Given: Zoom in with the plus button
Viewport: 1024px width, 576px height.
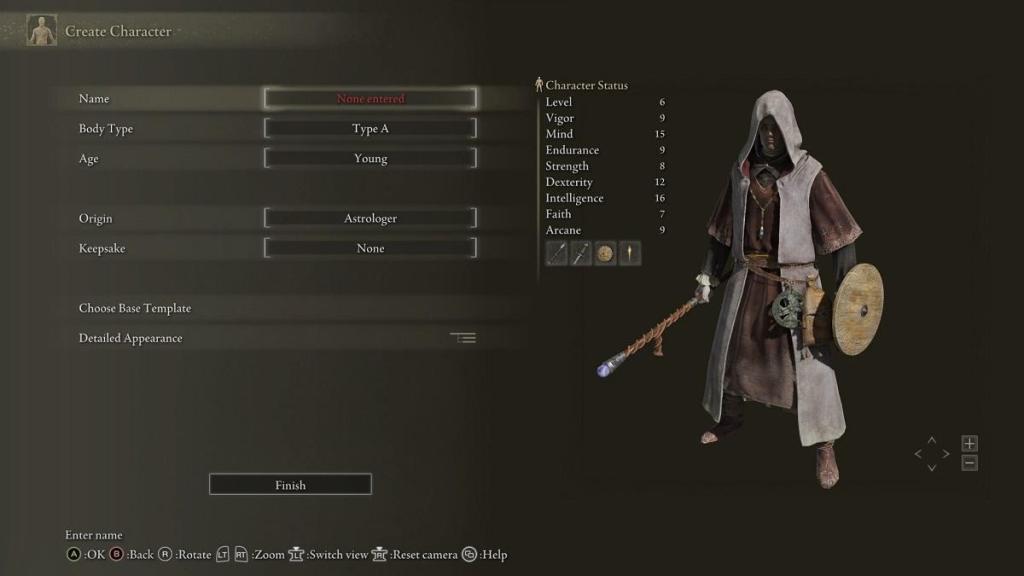Looking at the screenshot, I should 969,443.
